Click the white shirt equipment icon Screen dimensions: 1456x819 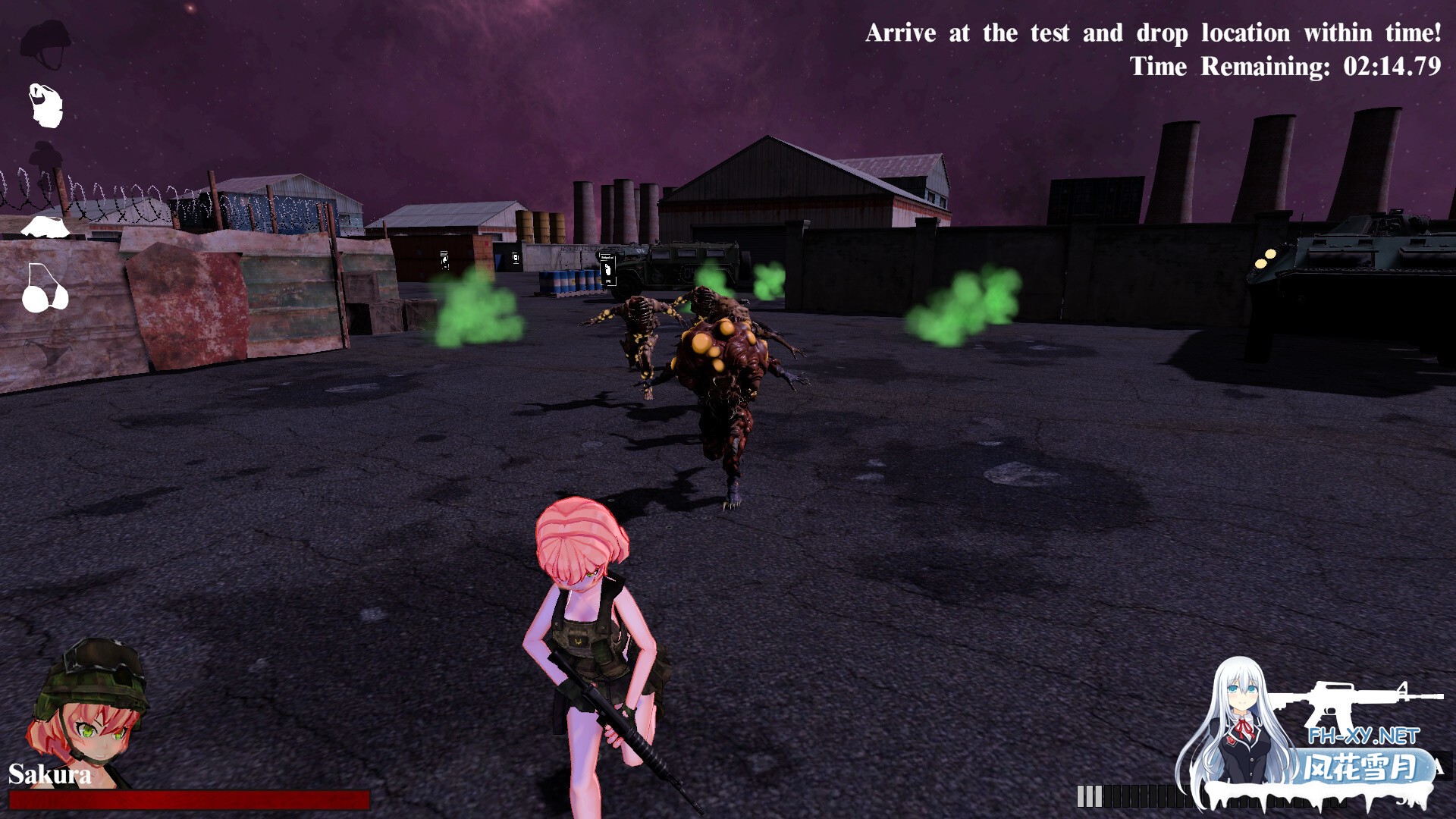tap(45, 227)
